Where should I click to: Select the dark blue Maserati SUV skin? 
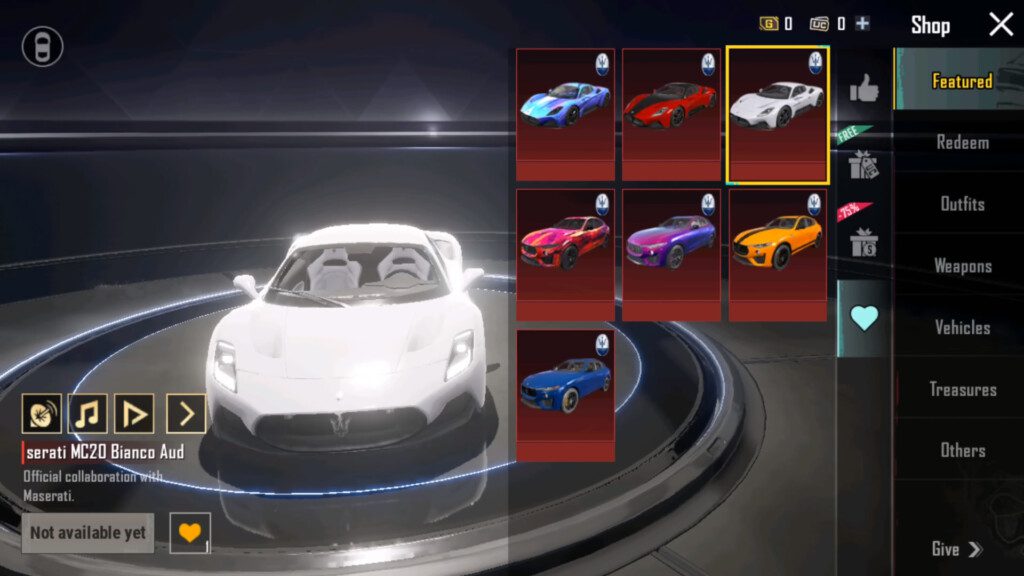(x=565, y=395)
